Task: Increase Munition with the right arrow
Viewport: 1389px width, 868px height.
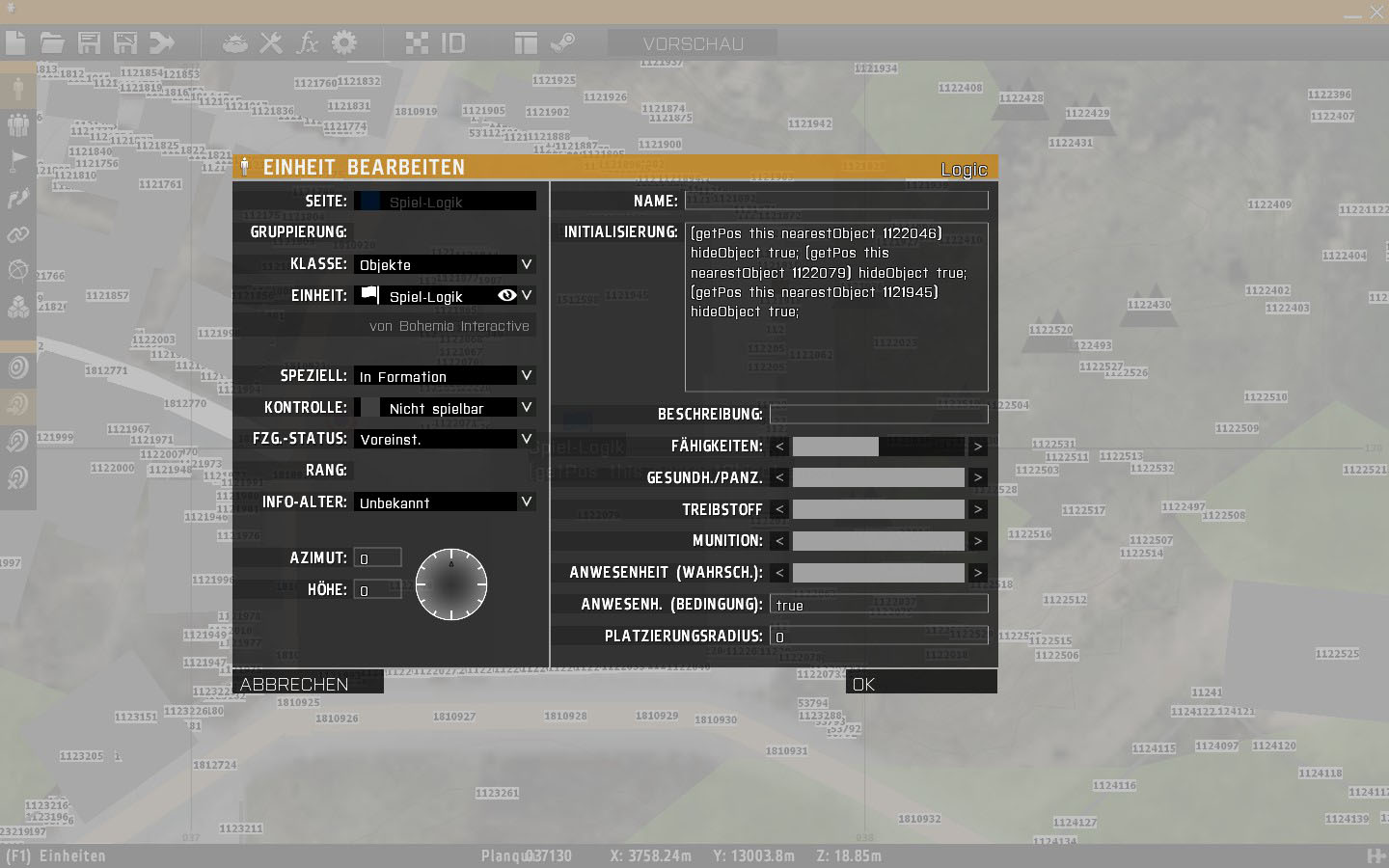Action: [977, 541]
